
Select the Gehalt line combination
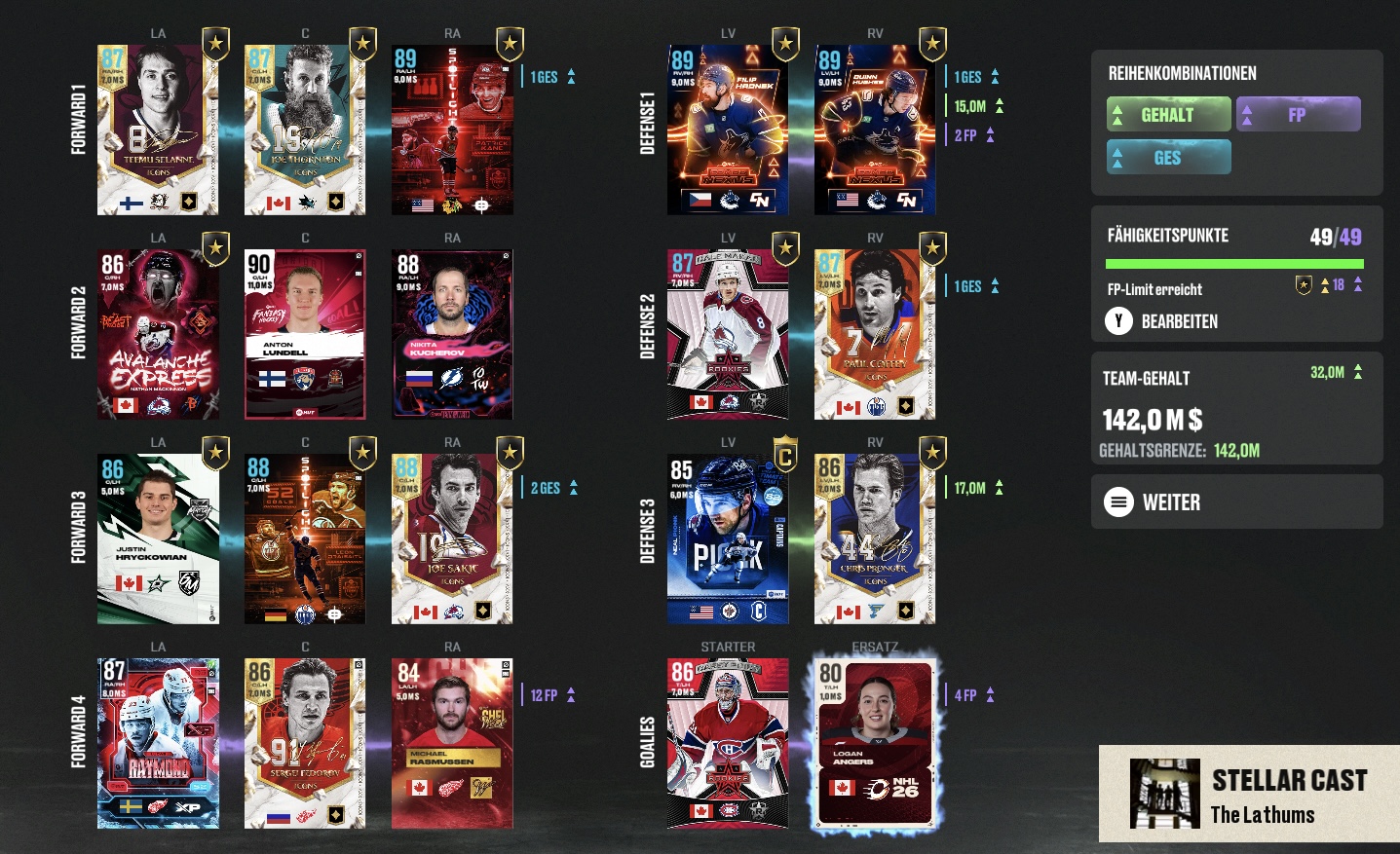1168,115
